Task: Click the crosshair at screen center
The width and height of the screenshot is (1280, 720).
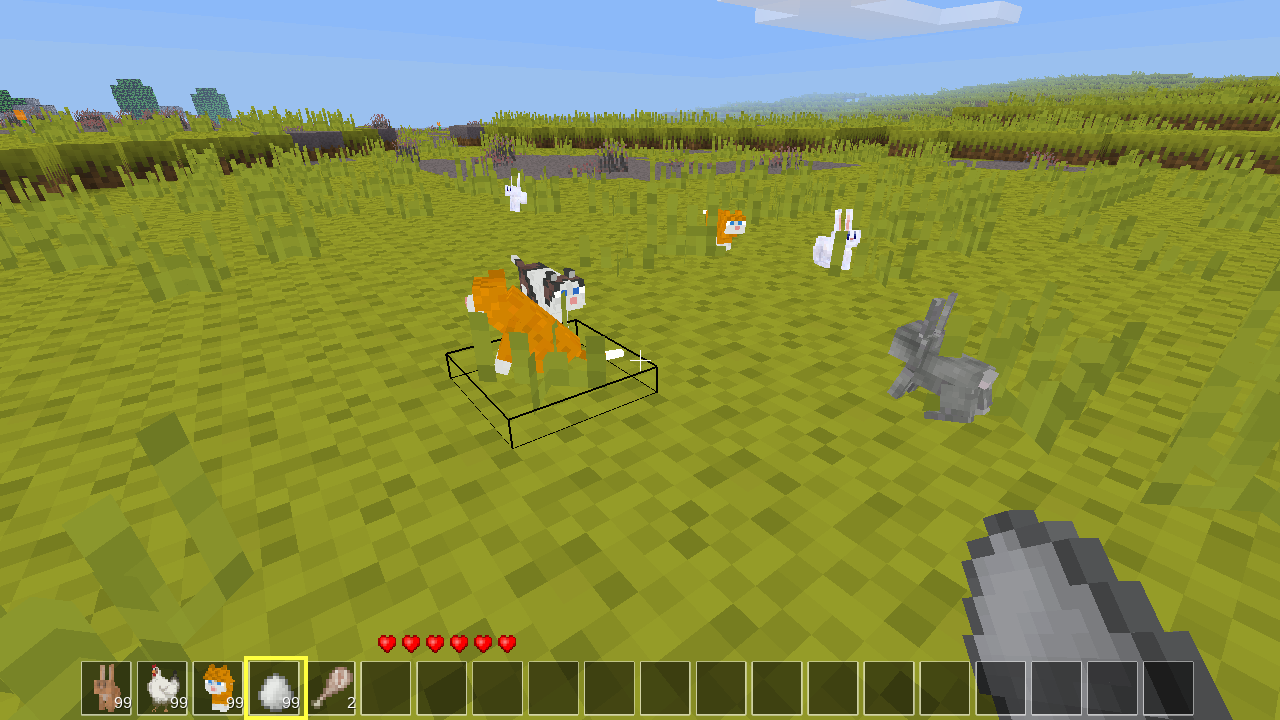Action: [x=640, y=360]
